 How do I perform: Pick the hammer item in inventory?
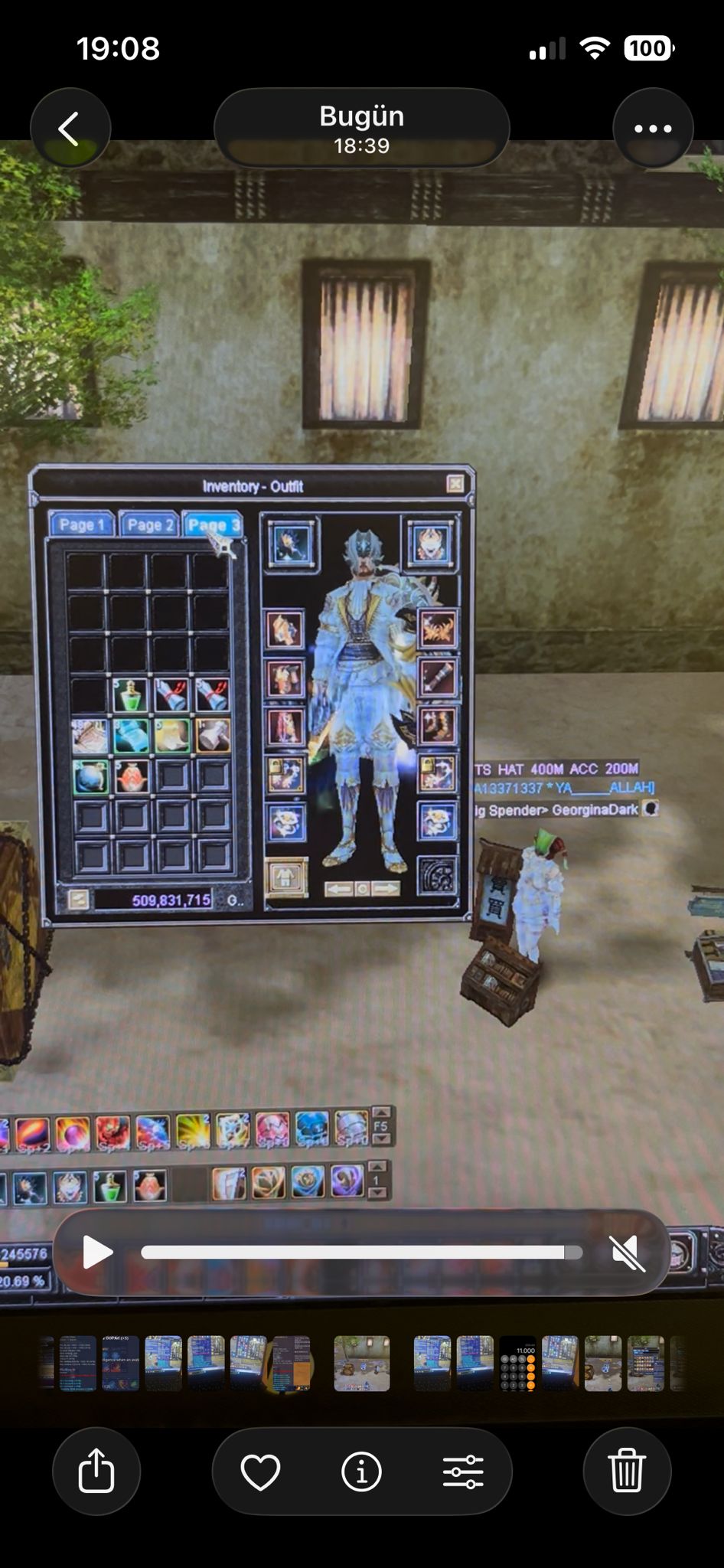[212, 736]
